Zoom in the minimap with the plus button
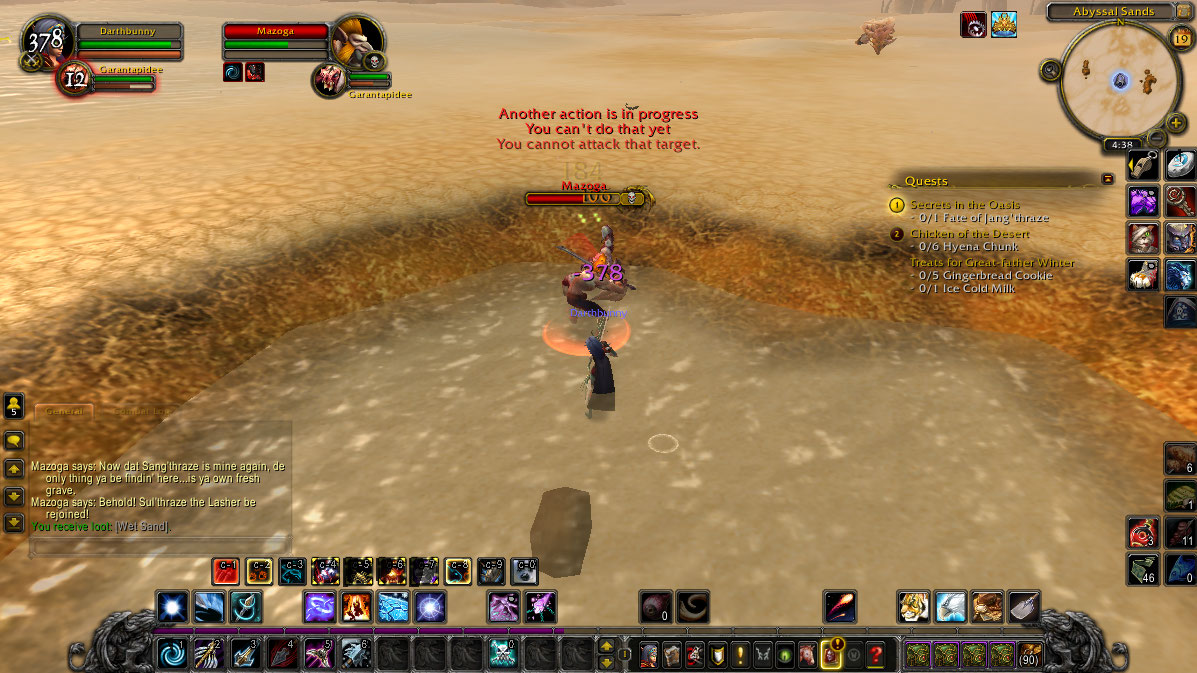The height and width of the screenshot is (673, 1197). click(x=1176, y=123)
